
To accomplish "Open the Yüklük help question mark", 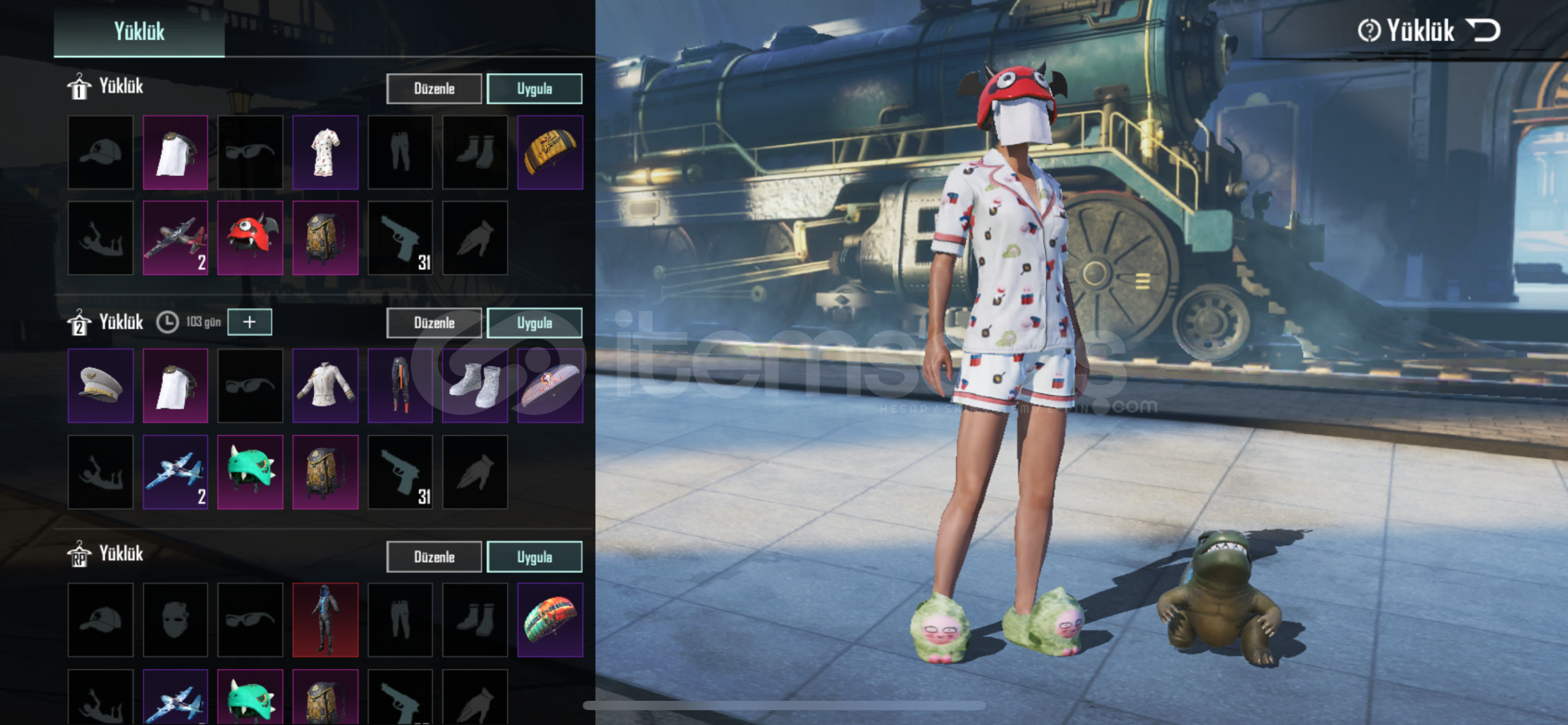I will [1369, 30].
